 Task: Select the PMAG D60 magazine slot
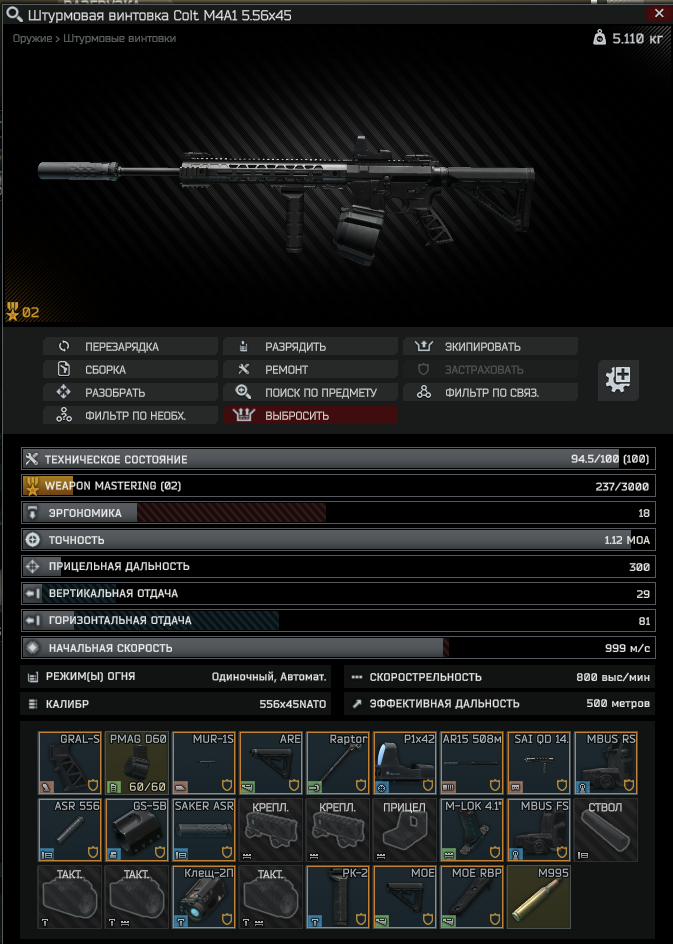click(x=137, y=762)
